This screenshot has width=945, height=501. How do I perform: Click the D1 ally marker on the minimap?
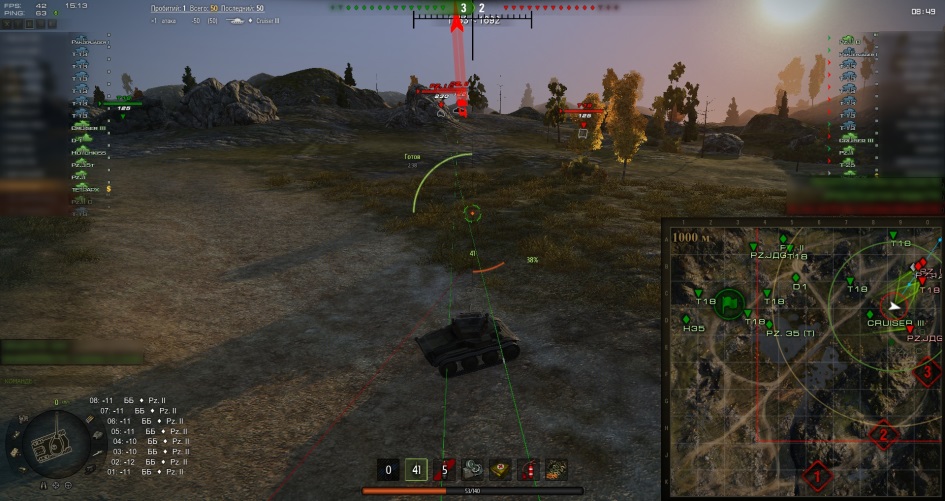click(797, 277)
